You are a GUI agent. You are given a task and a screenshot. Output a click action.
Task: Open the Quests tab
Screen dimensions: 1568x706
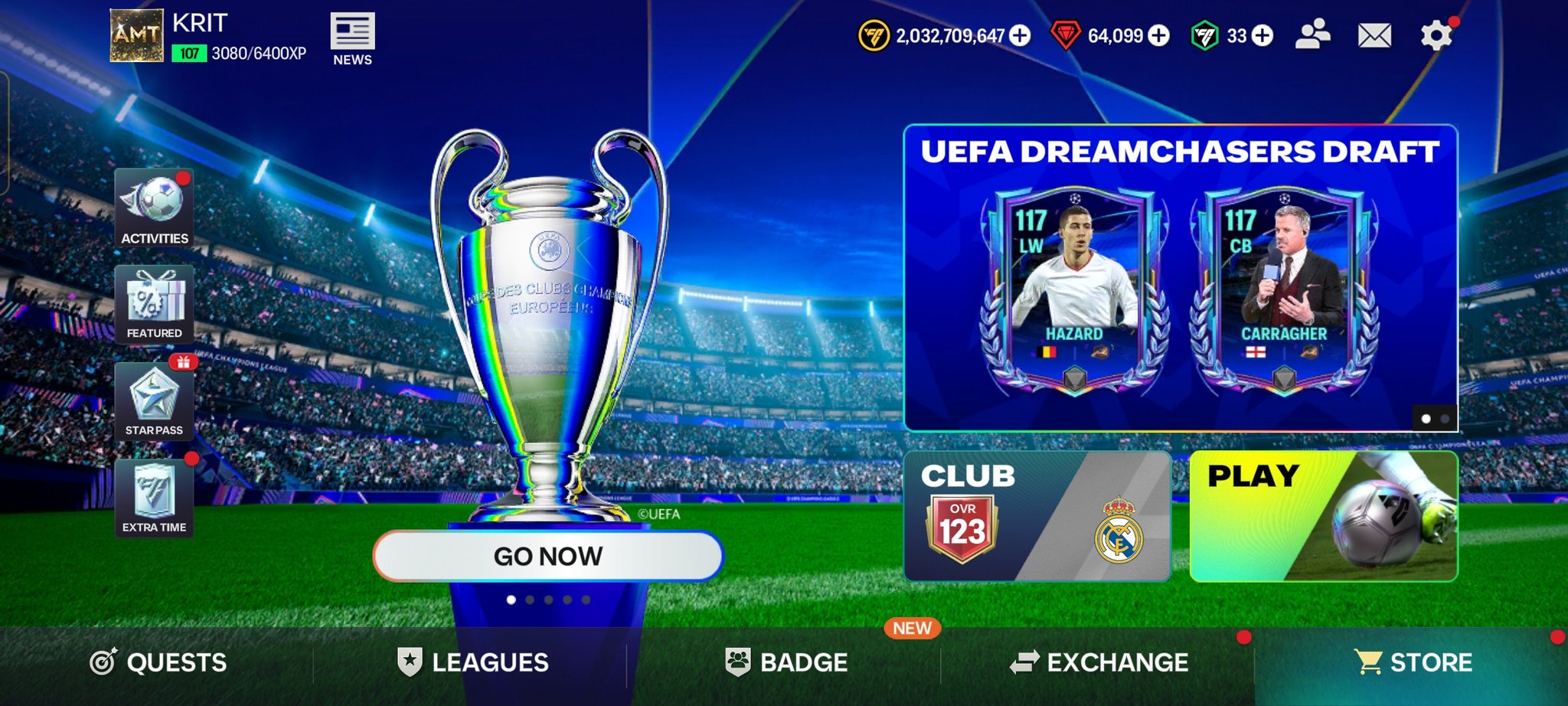[x=158, y=662]
